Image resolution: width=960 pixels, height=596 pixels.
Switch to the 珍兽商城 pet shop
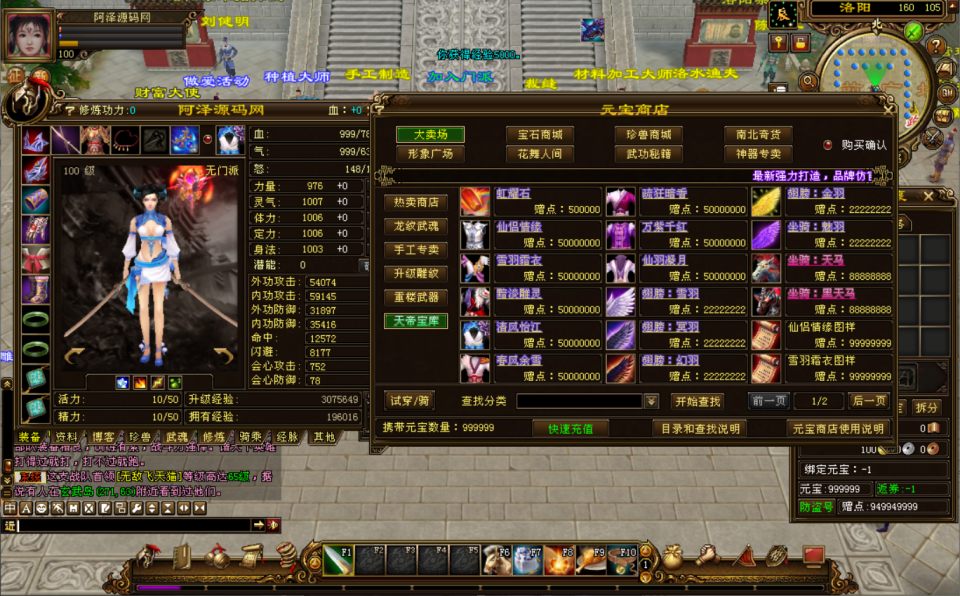[649, 134]
